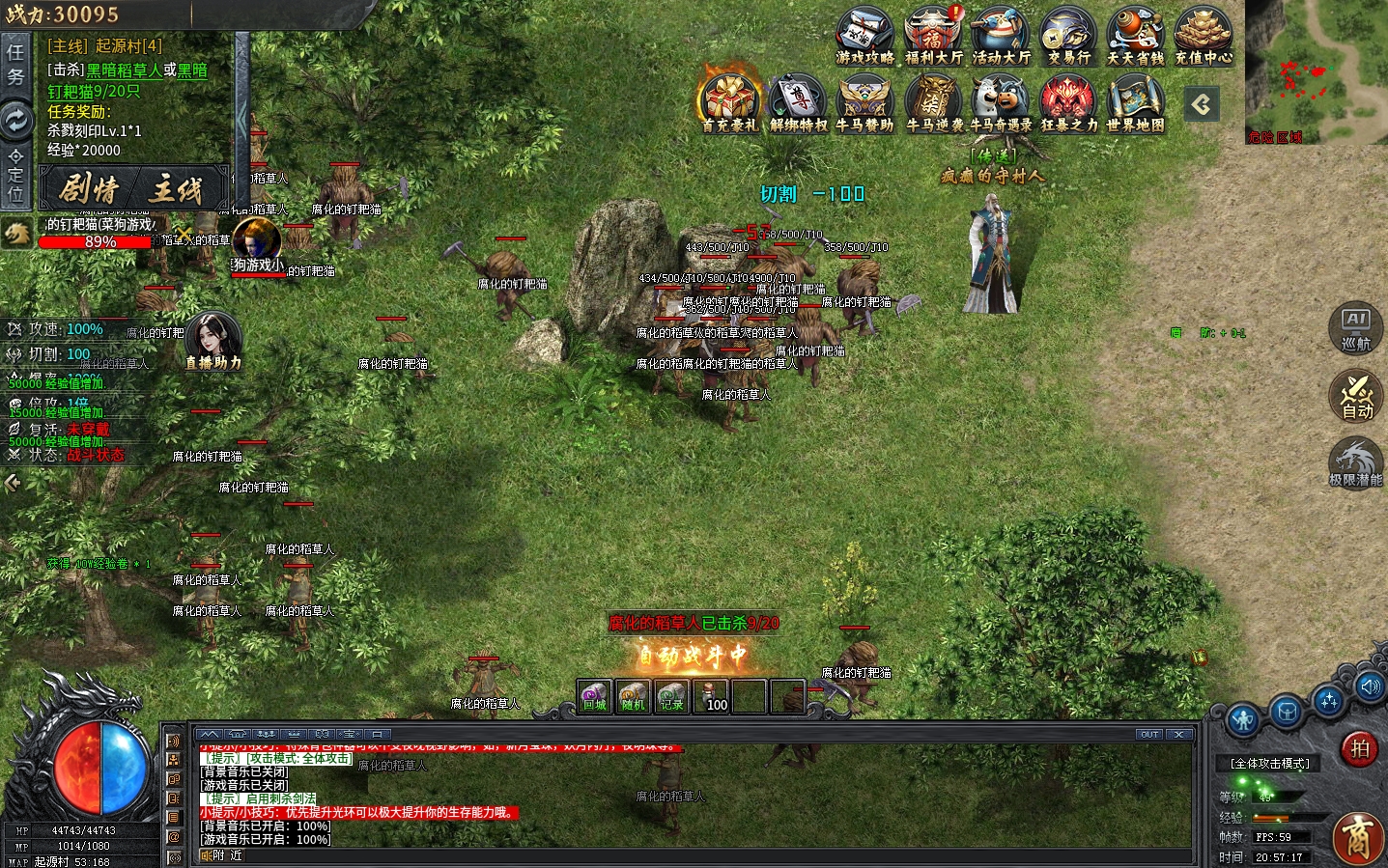Open the 交易行 trading house

1068,35
